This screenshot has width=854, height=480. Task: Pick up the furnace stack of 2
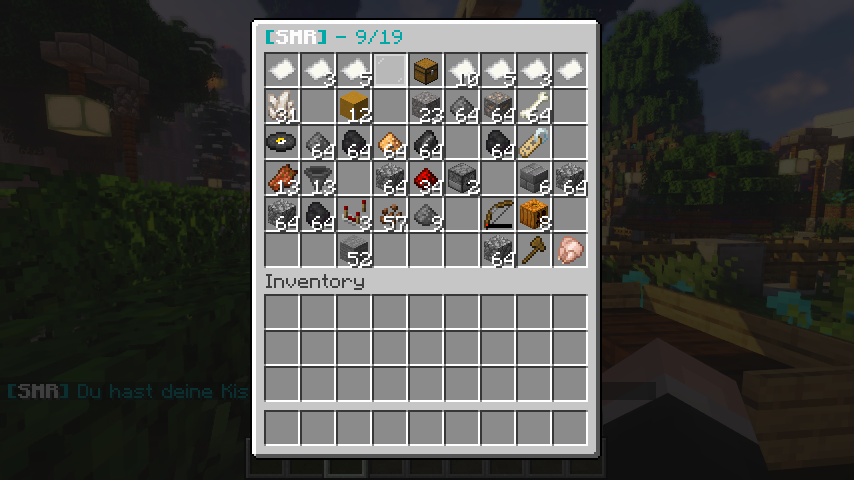pos(463,178)
